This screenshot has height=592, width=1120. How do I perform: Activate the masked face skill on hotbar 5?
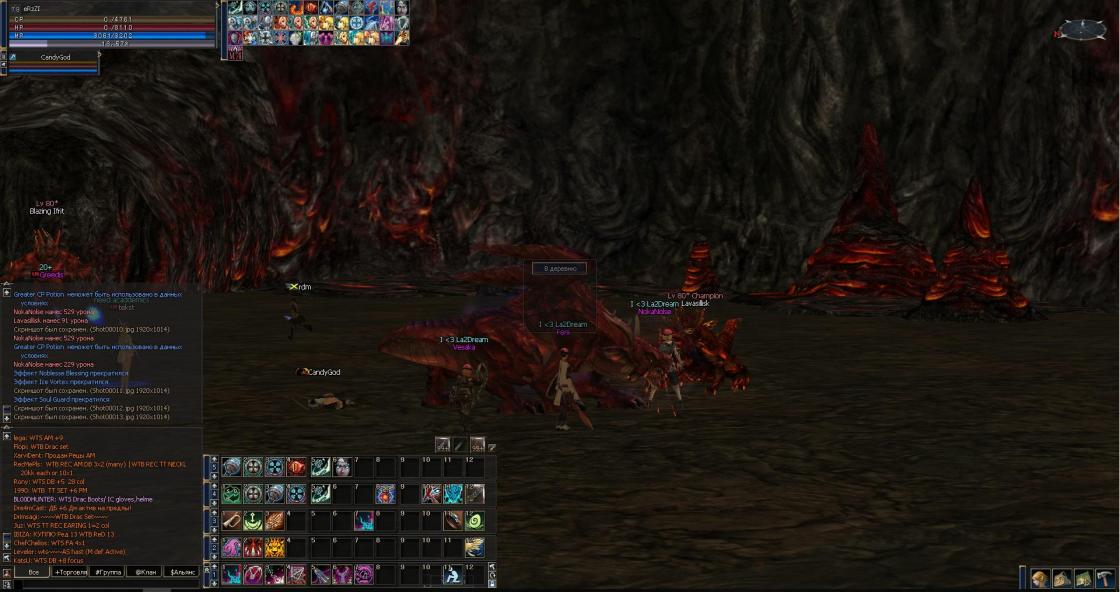point(341,467)
